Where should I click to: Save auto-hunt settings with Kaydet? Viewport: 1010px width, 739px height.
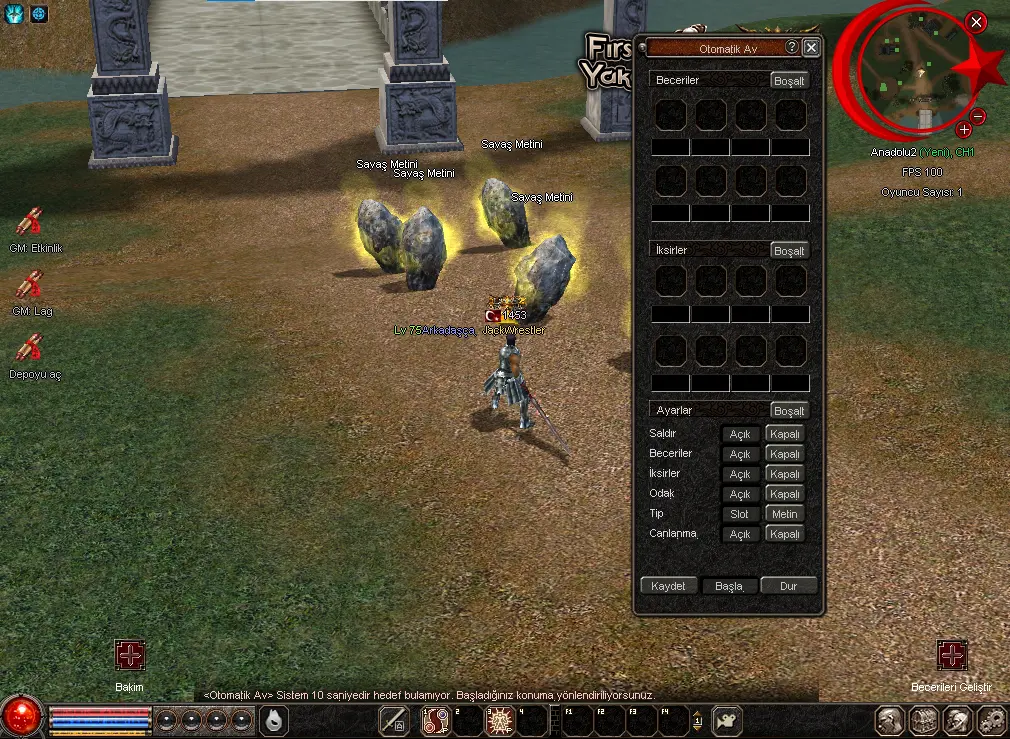[x=668, y=586]
